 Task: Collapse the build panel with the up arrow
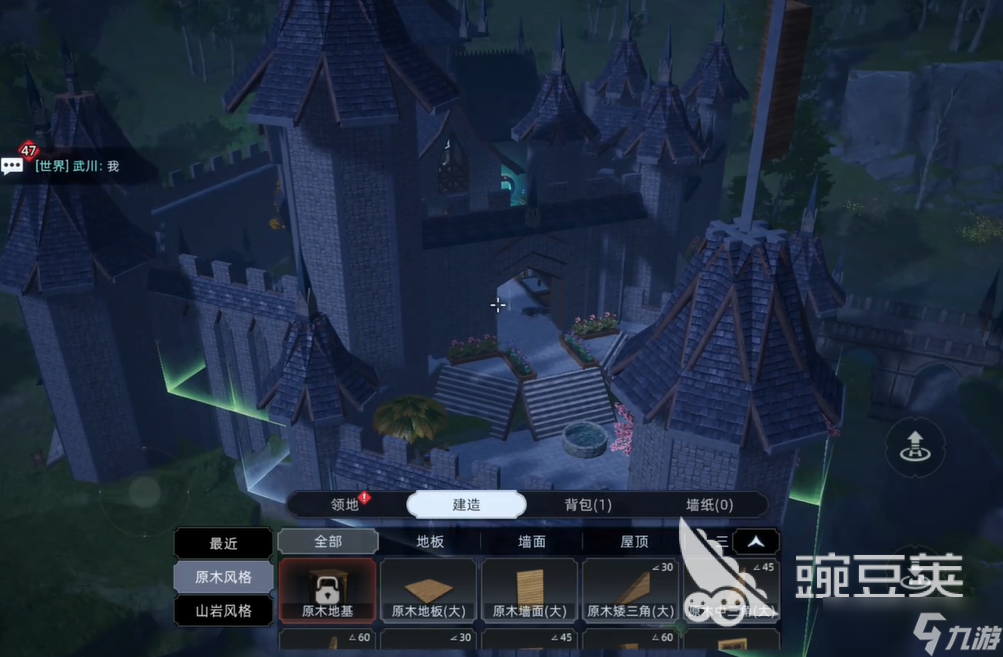(x=757, y=542)
